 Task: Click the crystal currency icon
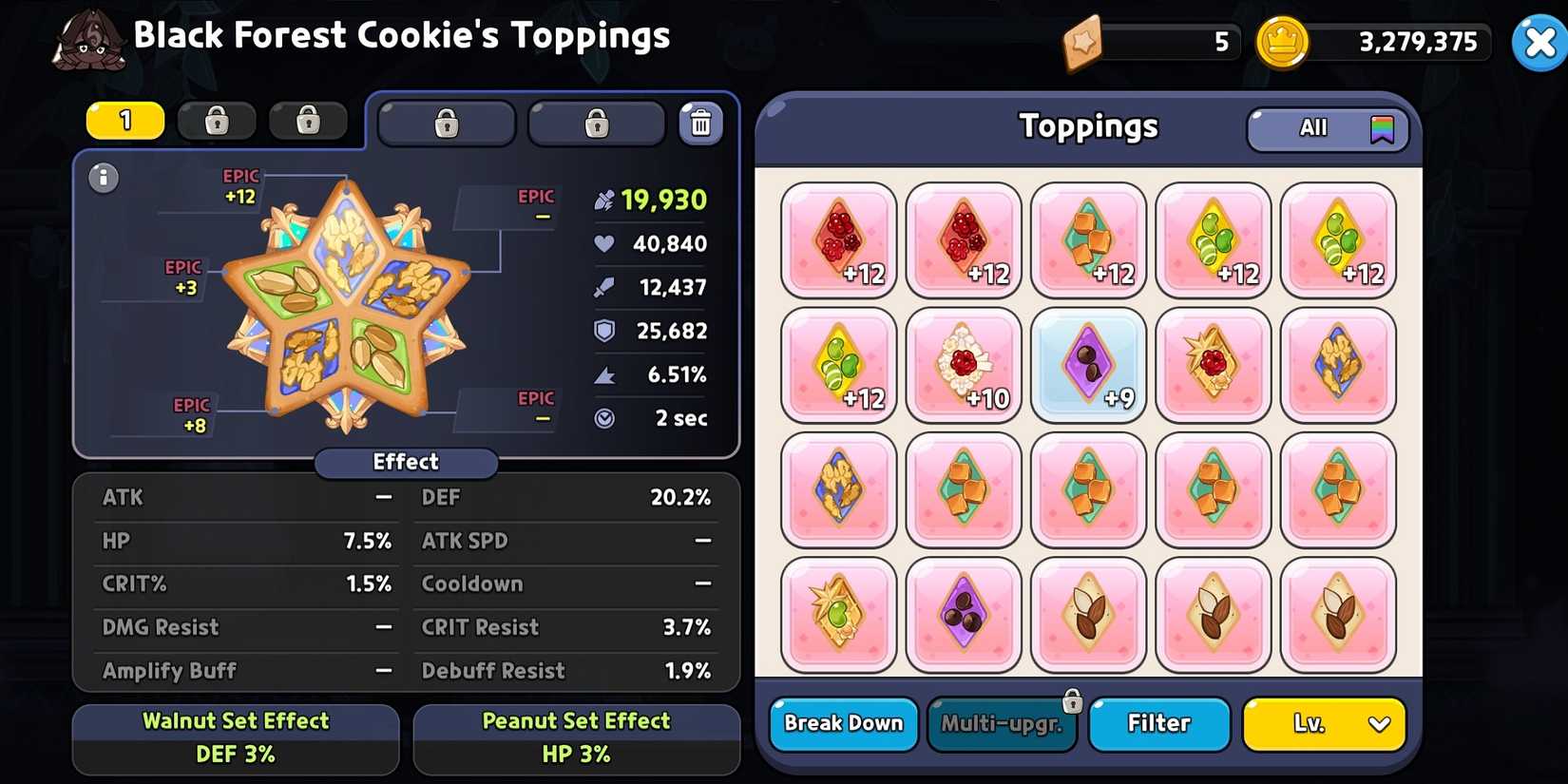point(1086,42)
